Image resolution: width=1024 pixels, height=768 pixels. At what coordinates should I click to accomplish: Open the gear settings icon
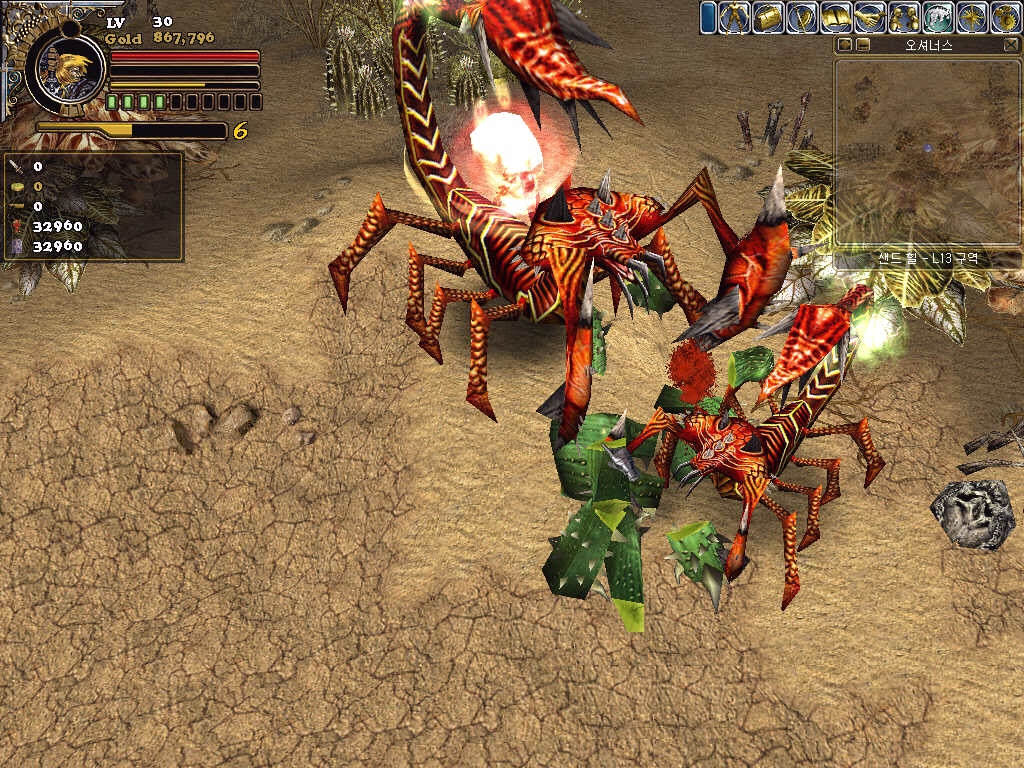[x=1005, y=17]
